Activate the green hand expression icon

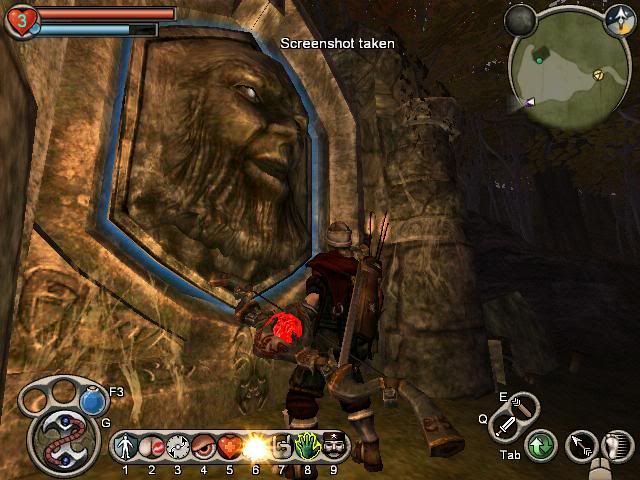click(308, 445)
